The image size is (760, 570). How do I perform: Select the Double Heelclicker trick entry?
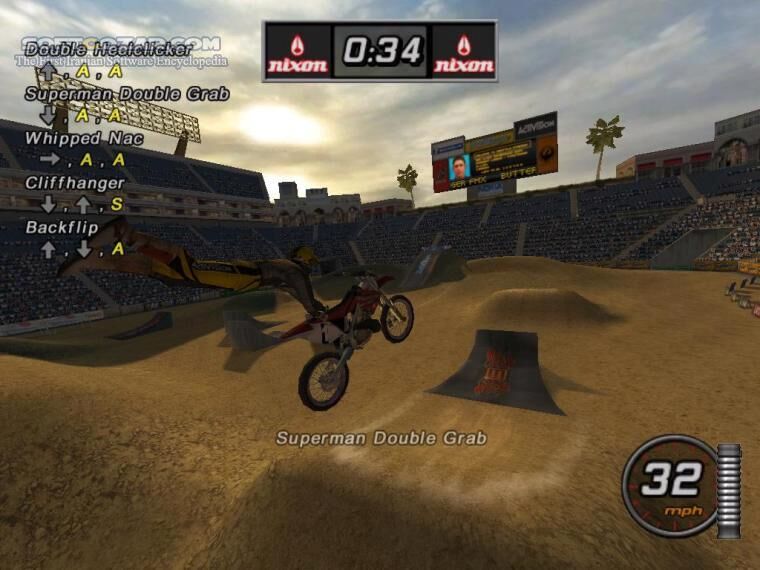108,49
